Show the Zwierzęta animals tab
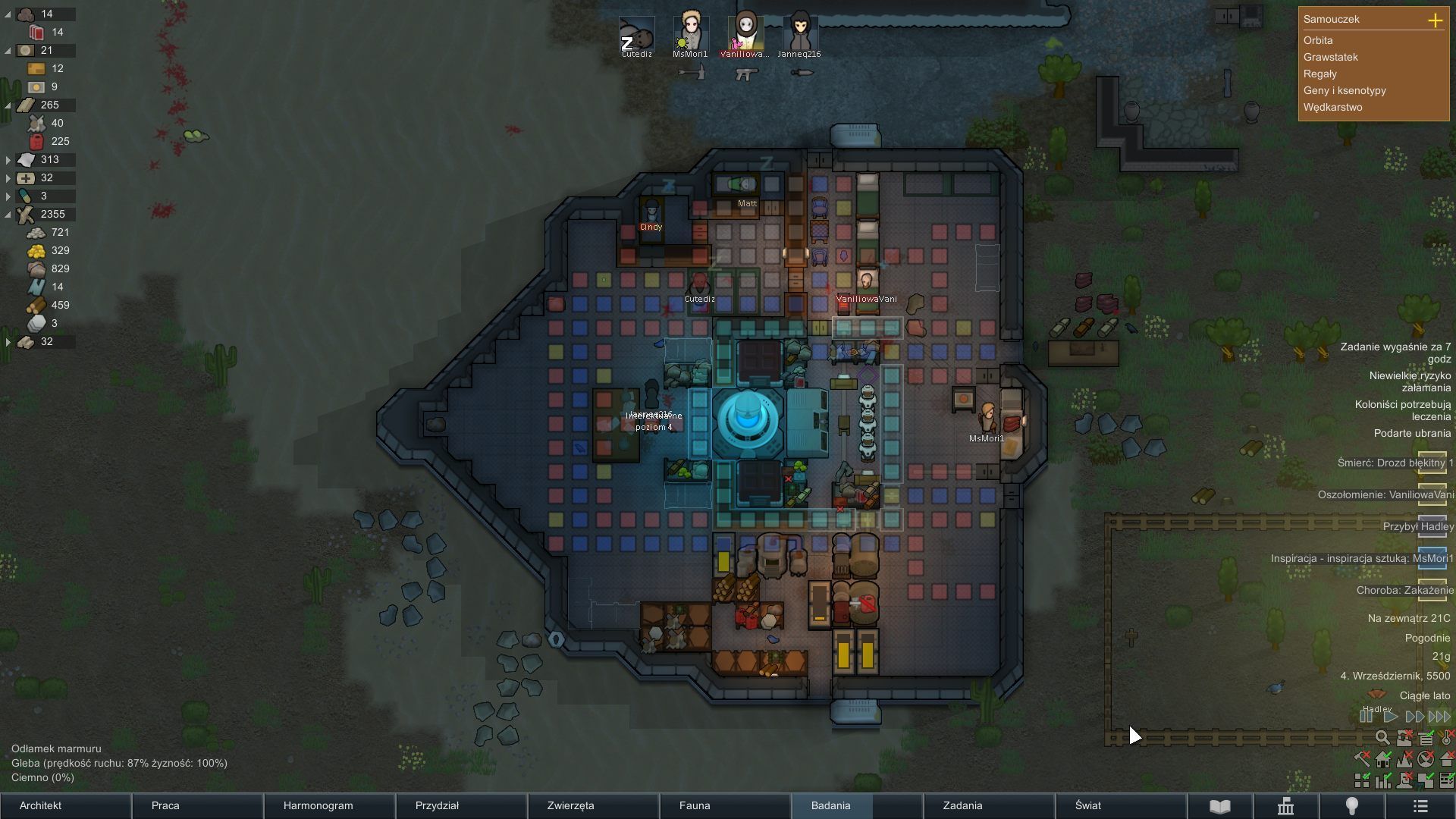The width and height of the screenshot is (1456, 819). (570, 805)
